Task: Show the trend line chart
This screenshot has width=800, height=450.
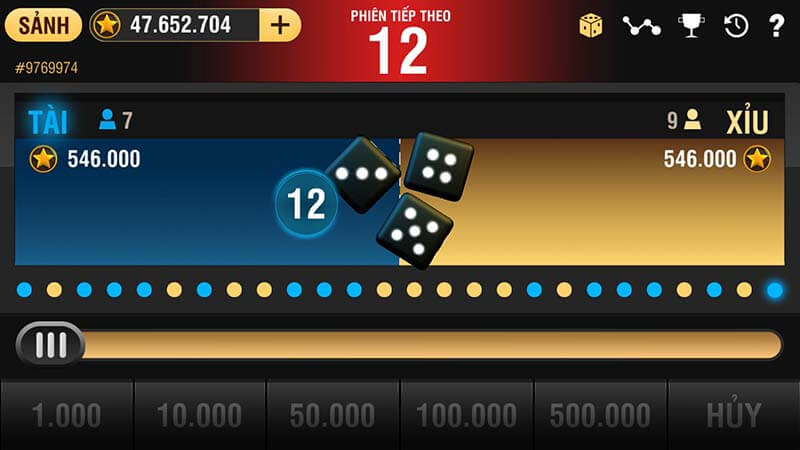Action: (x=641, y=26)
